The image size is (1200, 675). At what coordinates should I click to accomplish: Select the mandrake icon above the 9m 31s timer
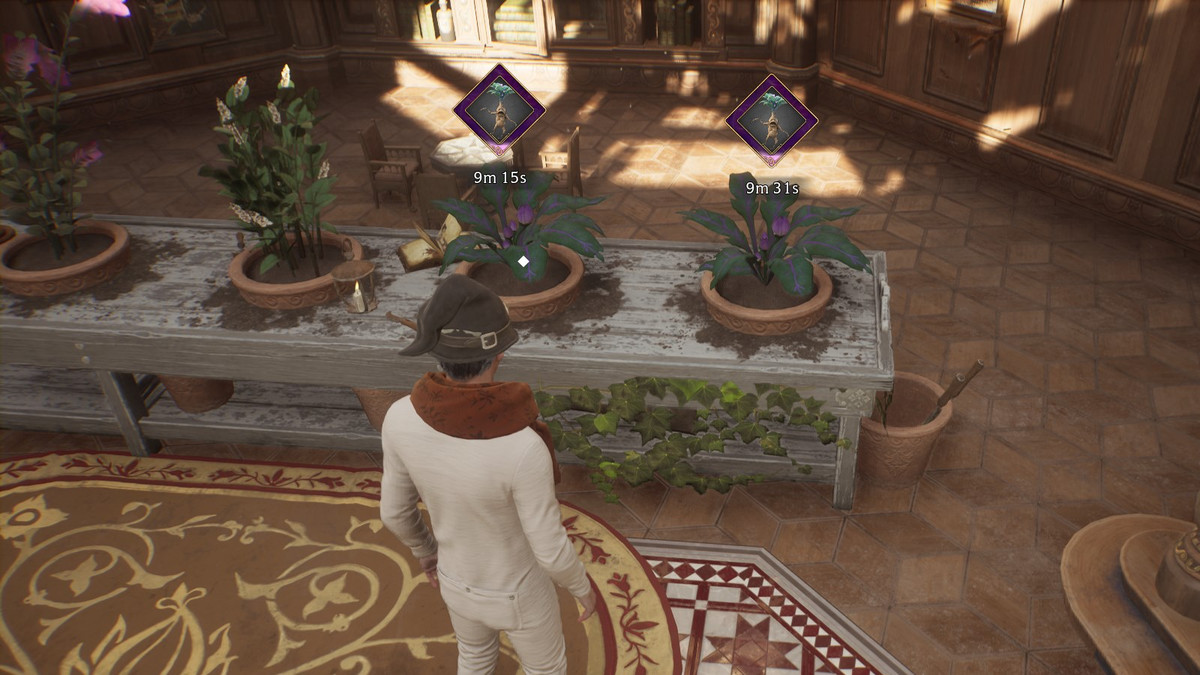[x=771, y=119]
